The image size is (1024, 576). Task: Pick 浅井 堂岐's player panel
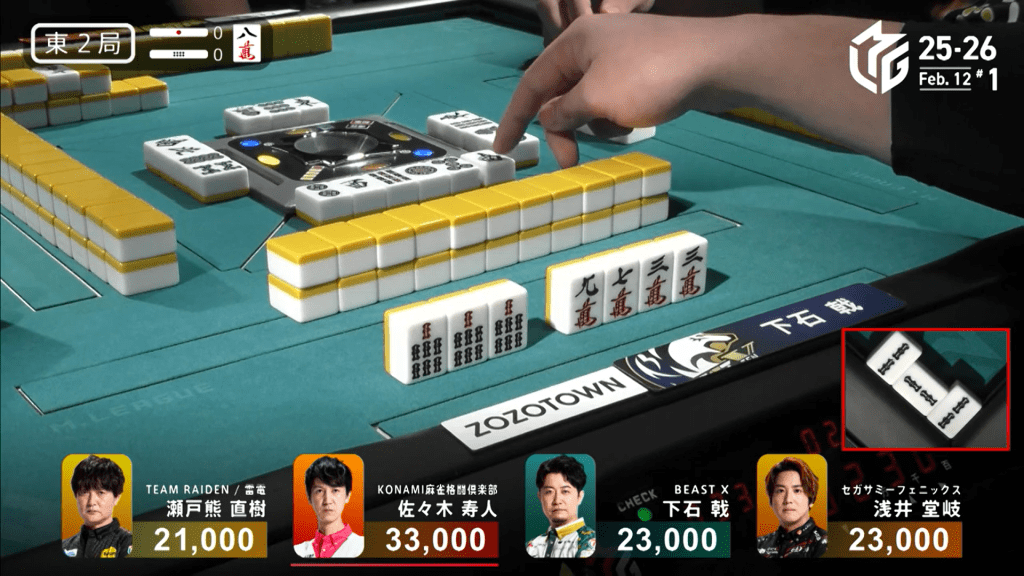click(x=859, y=506)
